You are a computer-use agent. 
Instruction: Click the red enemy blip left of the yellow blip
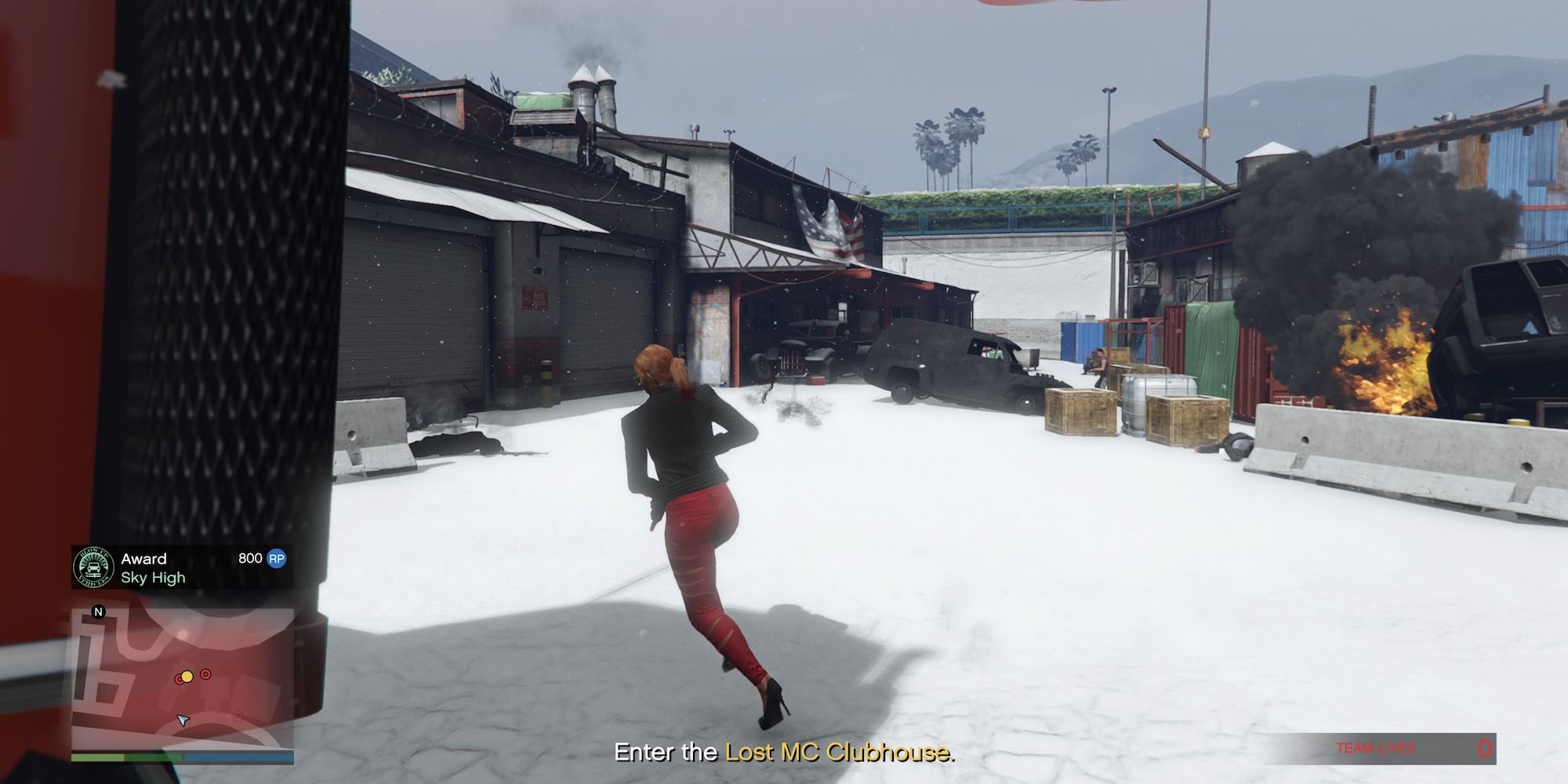[179, 681]
